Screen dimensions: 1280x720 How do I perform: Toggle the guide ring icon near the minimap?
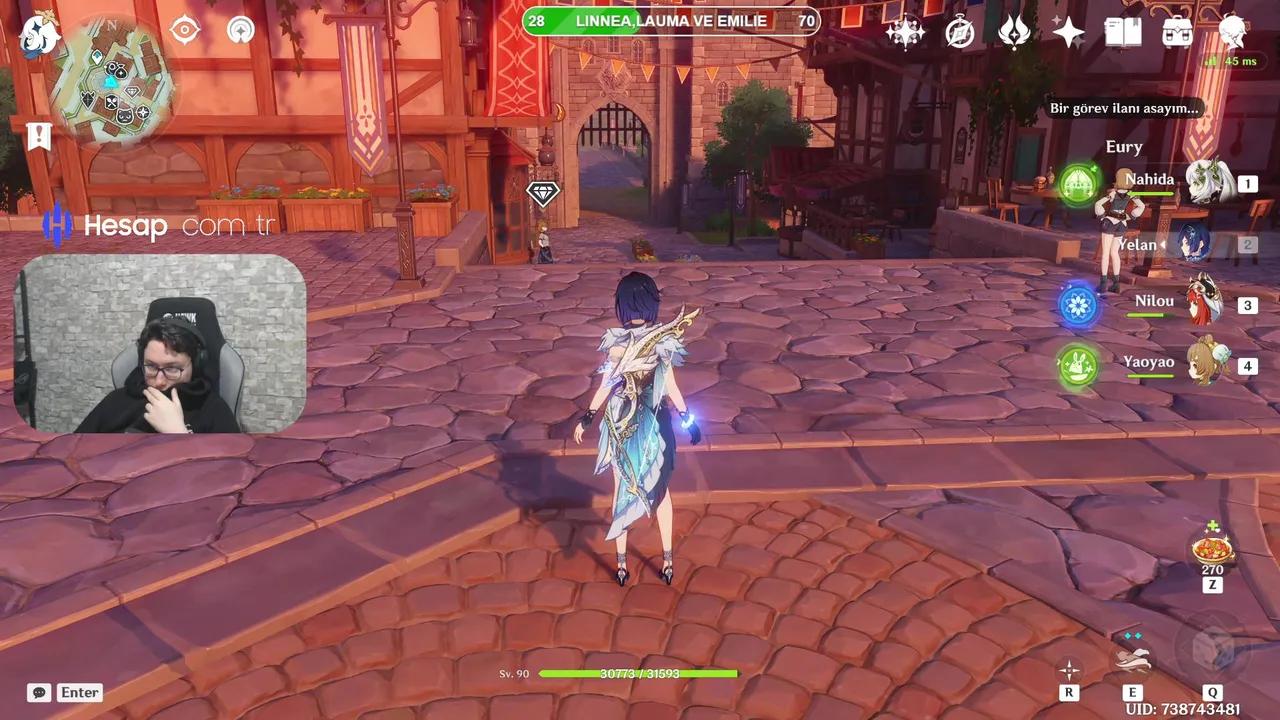point(240,30)
